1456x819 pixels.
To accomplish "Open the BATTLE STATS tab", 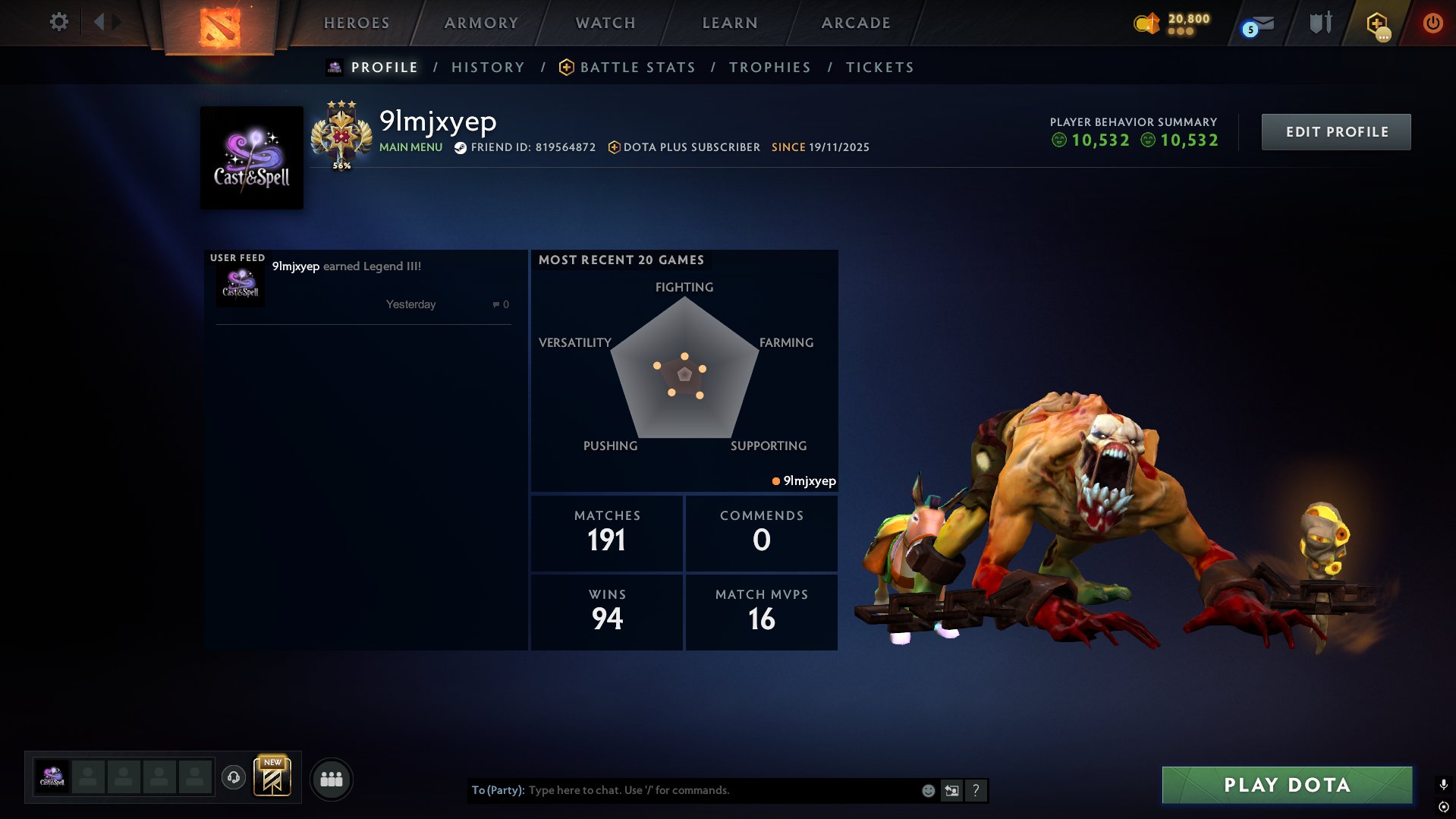I will pyautogui.click(x=637, y=67).
